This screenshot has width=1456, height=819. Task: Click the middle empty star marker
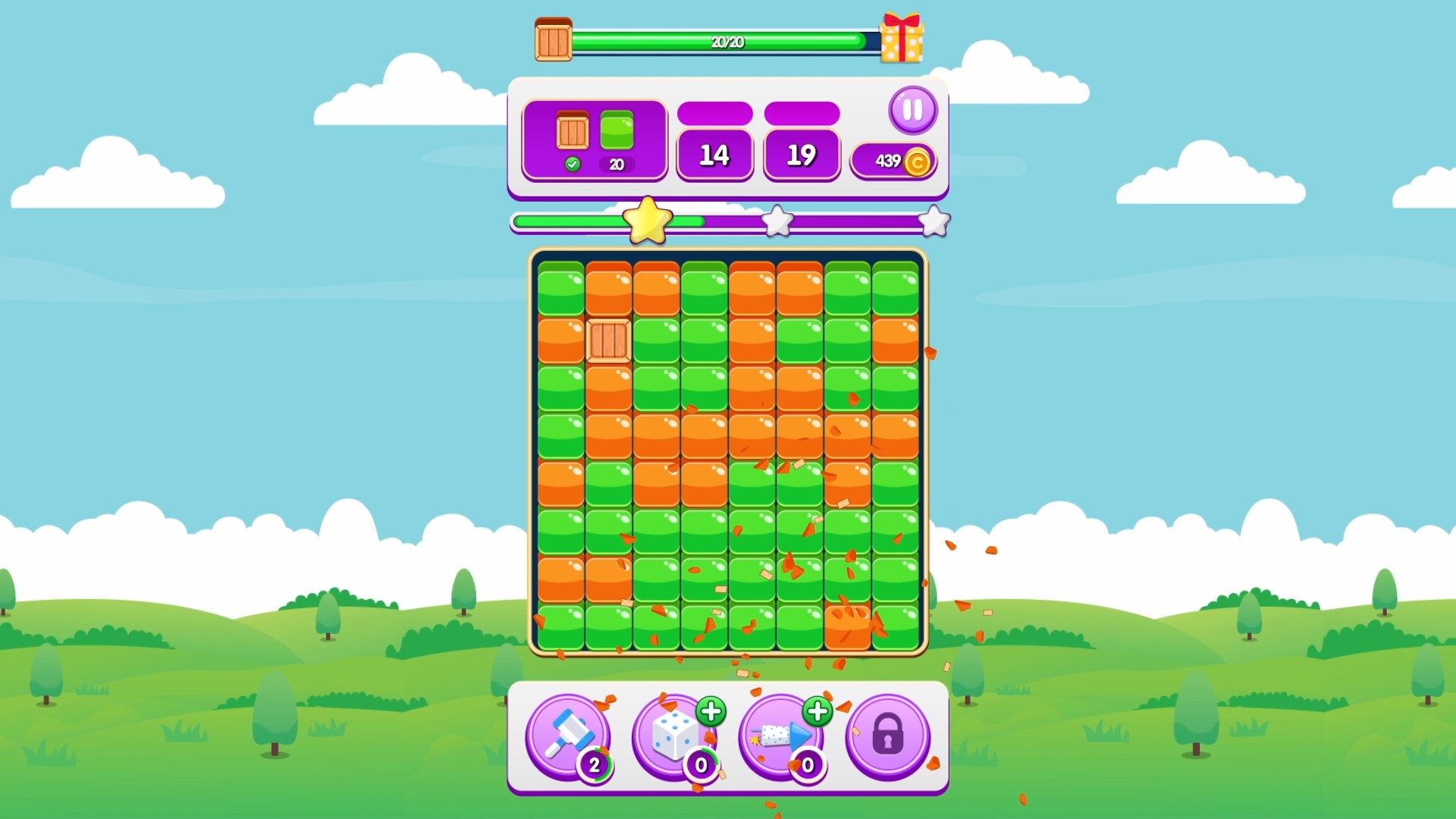coord(777,220)
